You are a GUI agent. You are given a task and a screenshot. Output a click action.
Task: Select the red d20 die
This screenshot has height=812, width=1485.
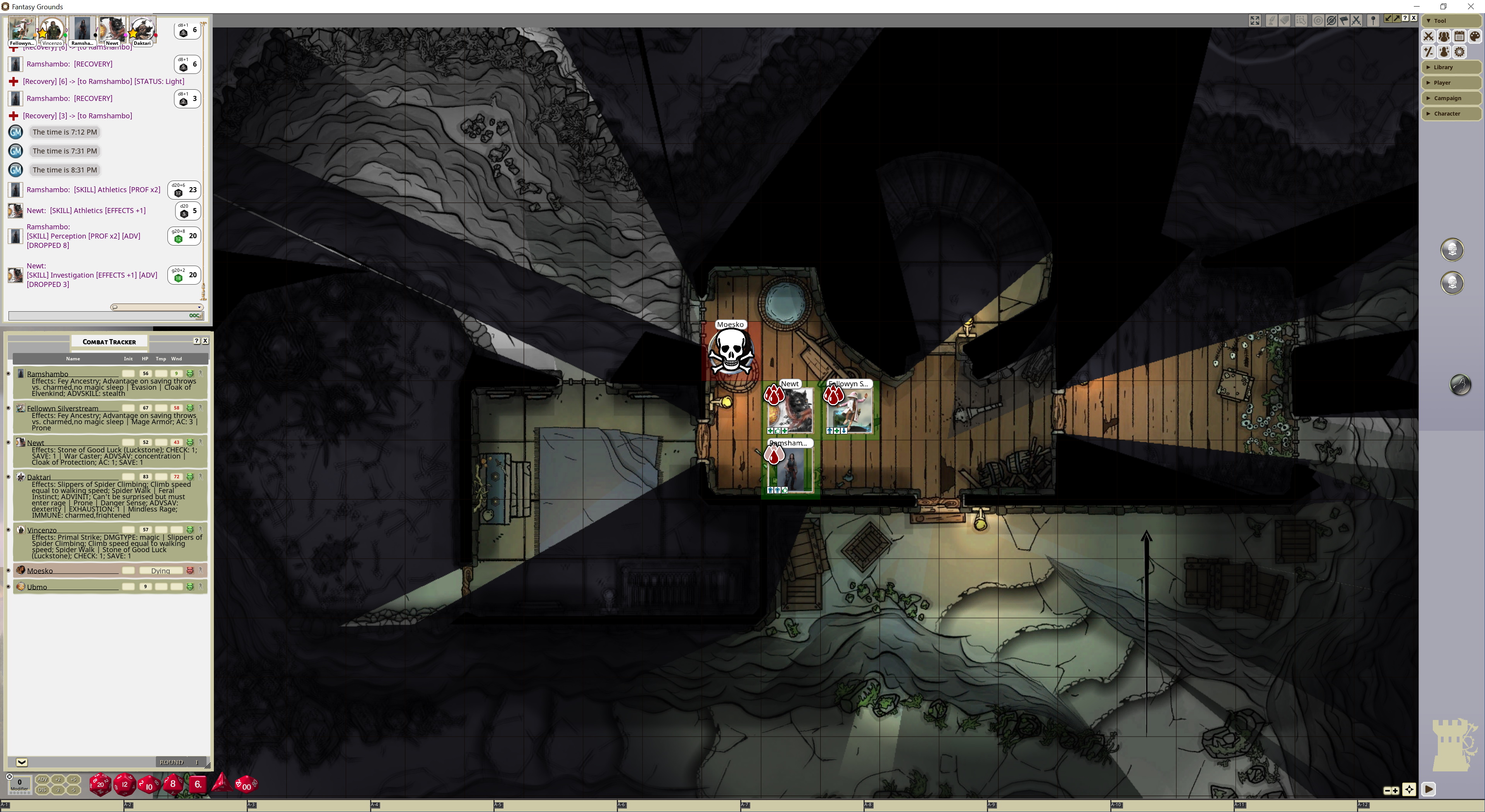pyautogui.click(x=100, y=784)
